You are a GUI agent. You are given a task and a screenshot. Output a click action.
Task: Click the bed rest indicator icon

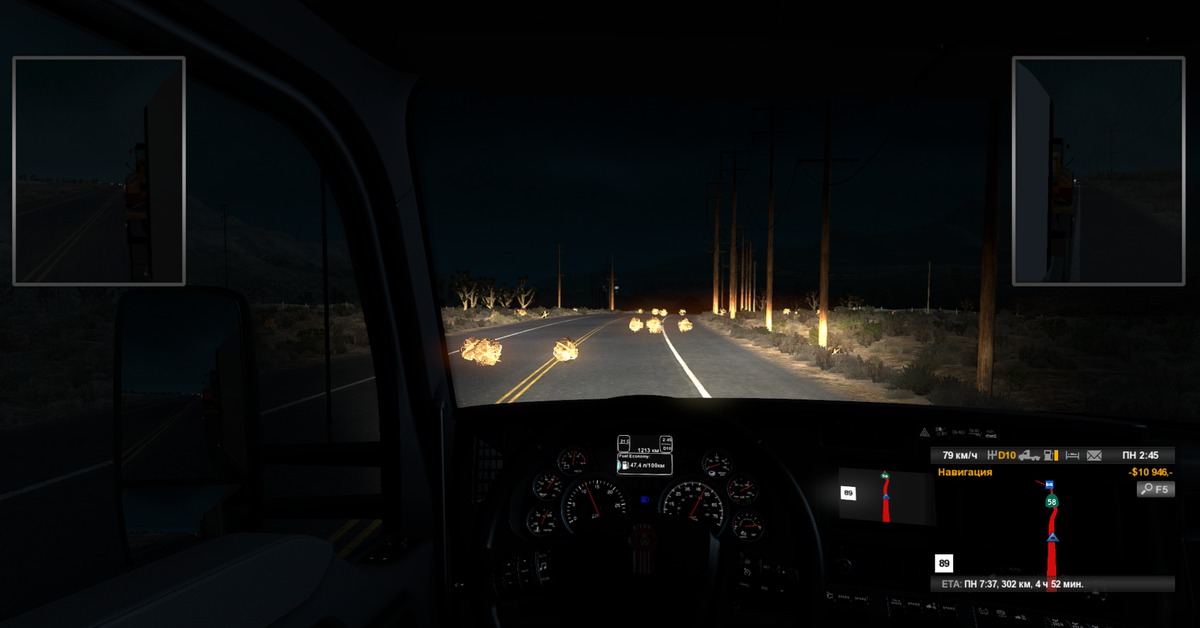click(x=1071, y=455)
